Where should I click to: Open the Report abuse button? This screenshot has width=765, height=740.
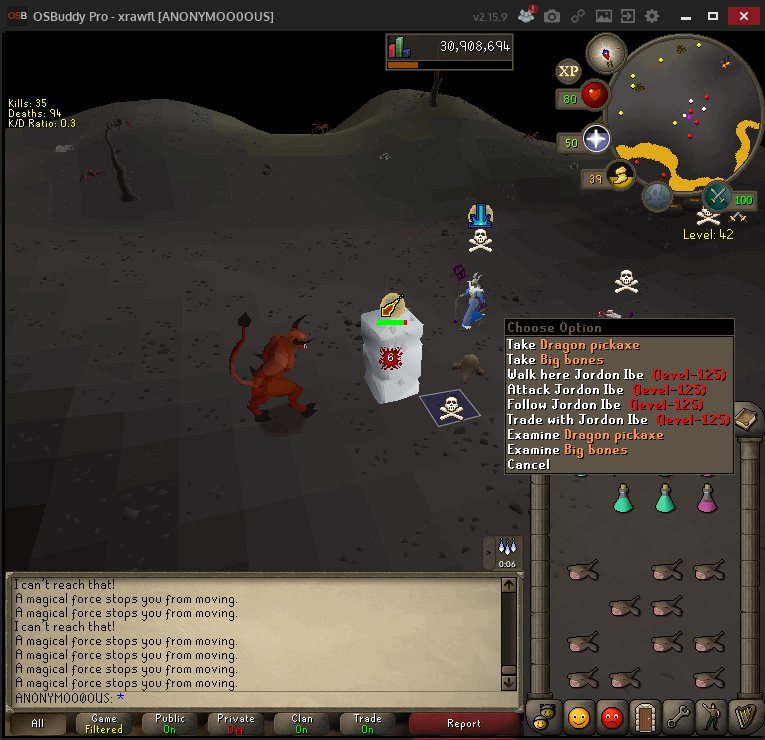tap(463, 723)
